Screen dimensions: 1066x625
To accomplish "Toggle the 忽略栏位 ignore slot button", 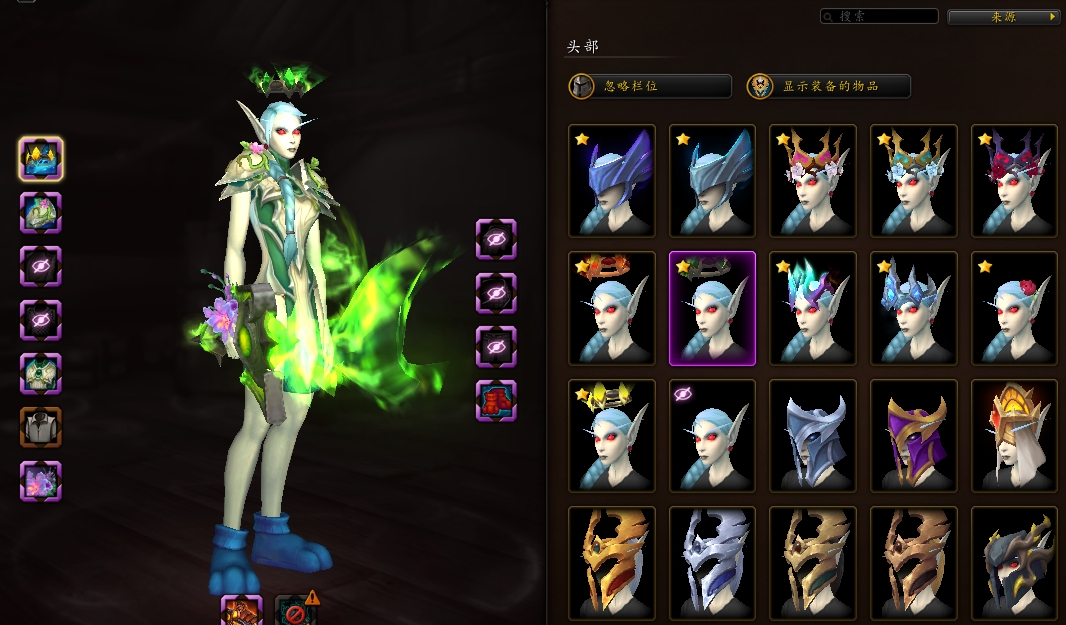I will pyautogui.click(x=650, y=86).
